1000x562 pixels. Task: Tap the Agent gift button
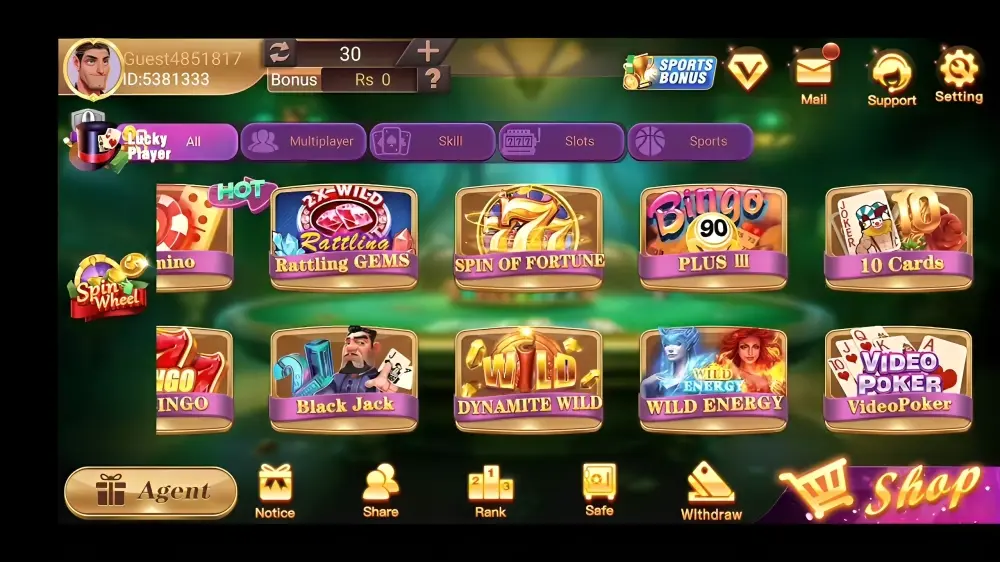pos(151,491)
